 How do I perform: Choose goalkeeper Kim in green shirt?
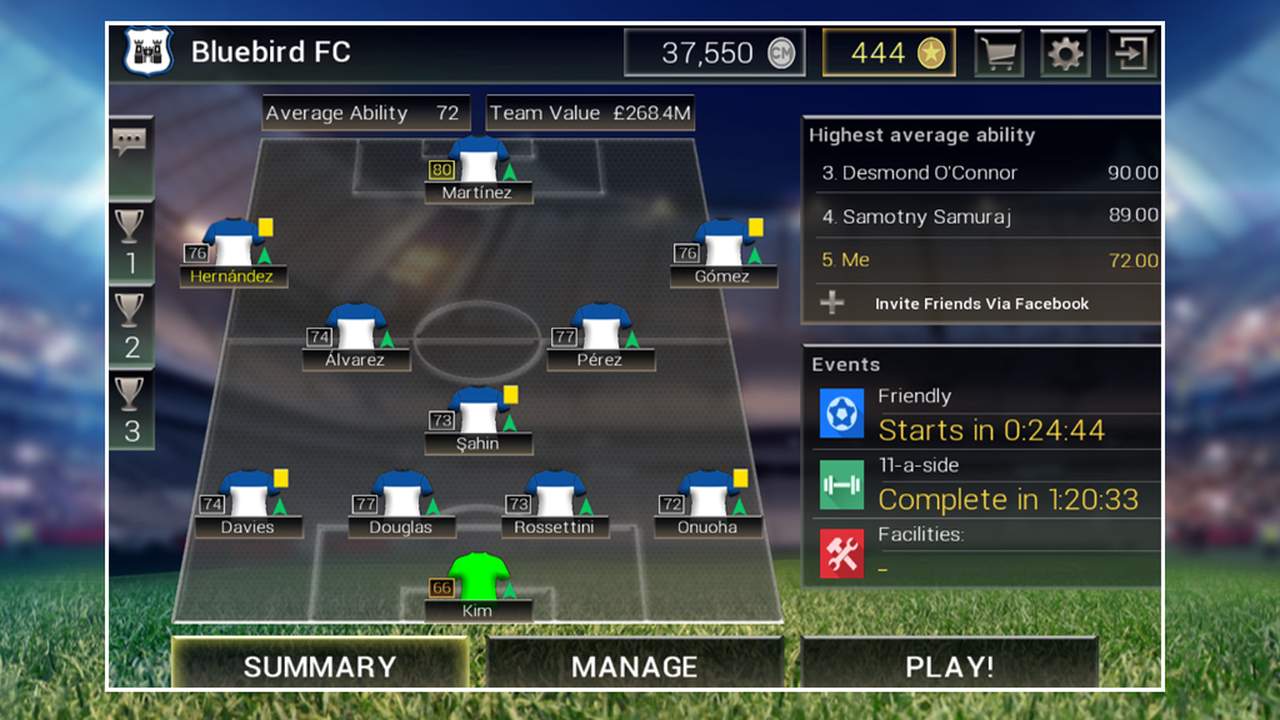click(478, 587)
